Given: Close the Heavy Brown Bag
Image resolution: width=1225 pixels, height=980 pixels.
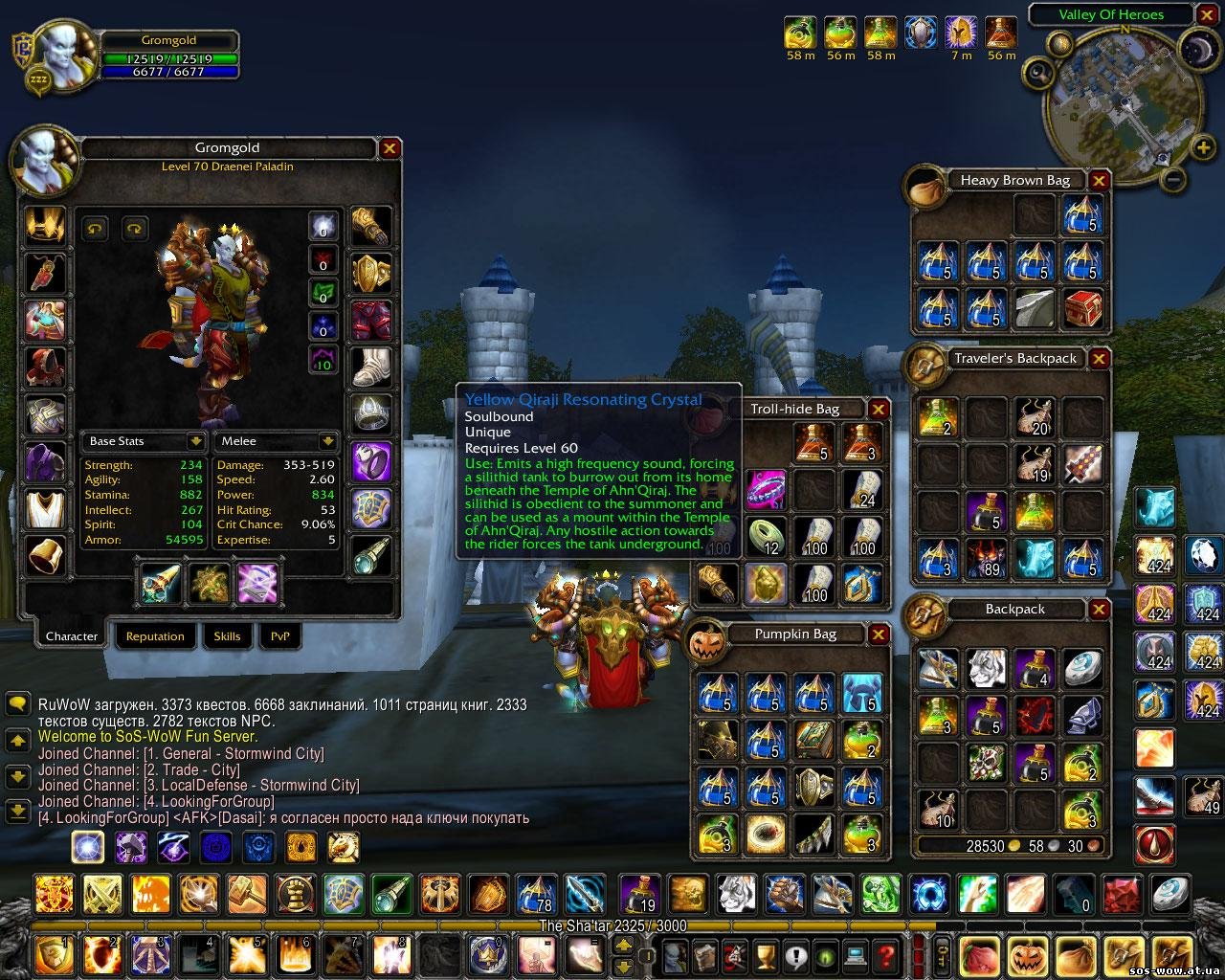Looking at the screenshot, I should pyautogui.click(x=1099, y=181).
